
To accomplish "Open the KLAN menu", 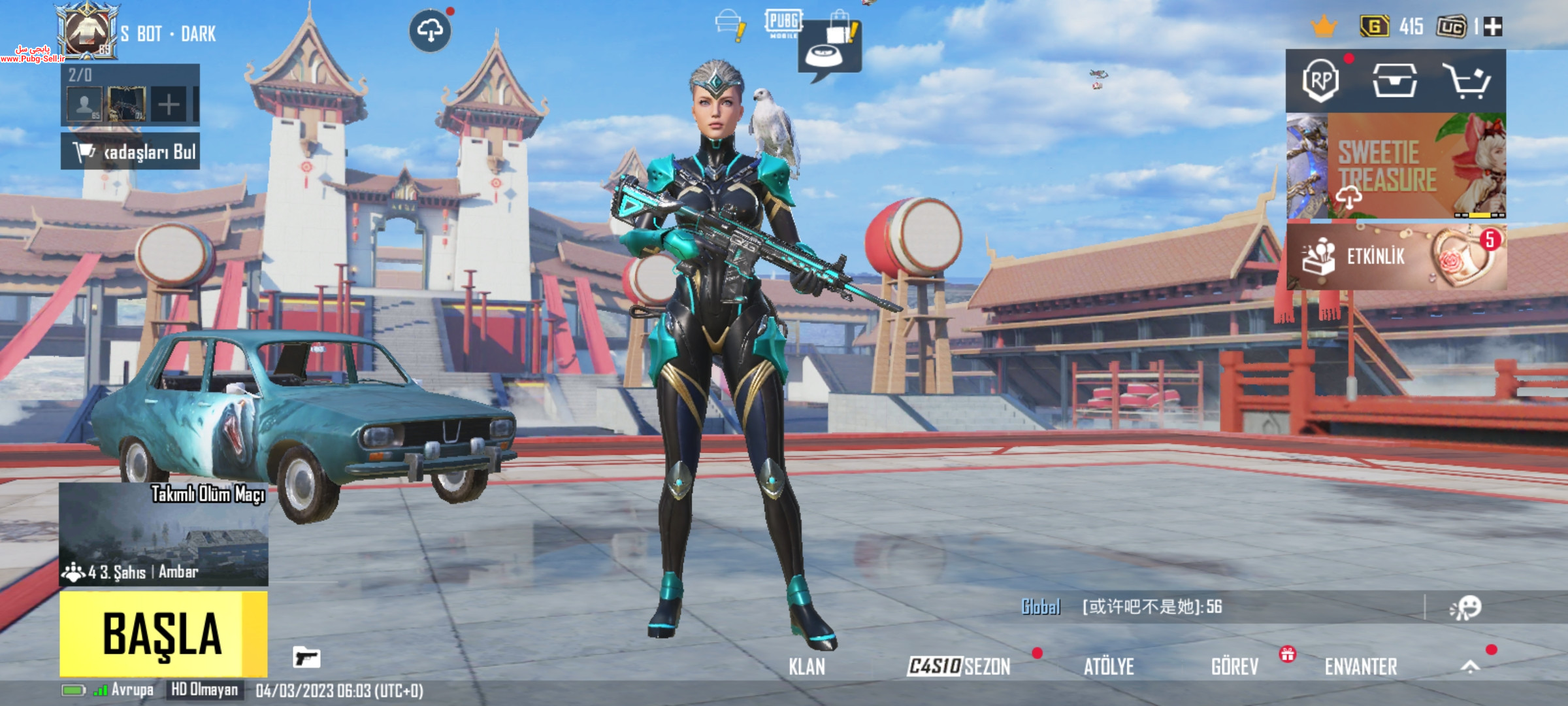I will (806, 667).
